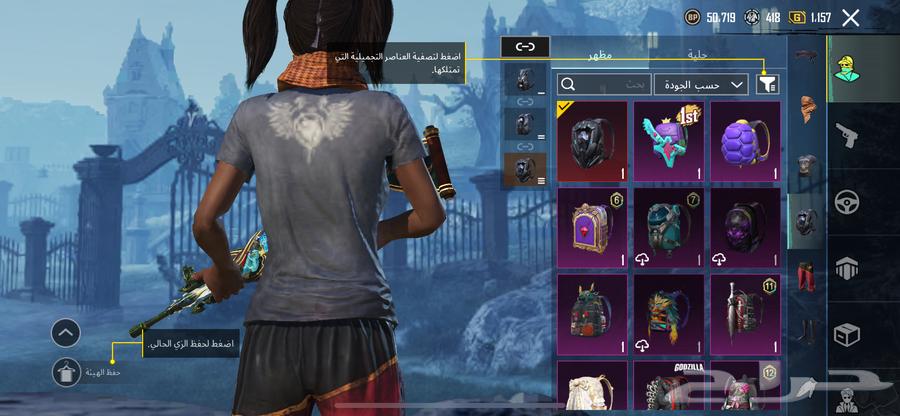900x416 pixels.
Task: Choose the 1st place winged backpack
Action: (x=668, y=140)
